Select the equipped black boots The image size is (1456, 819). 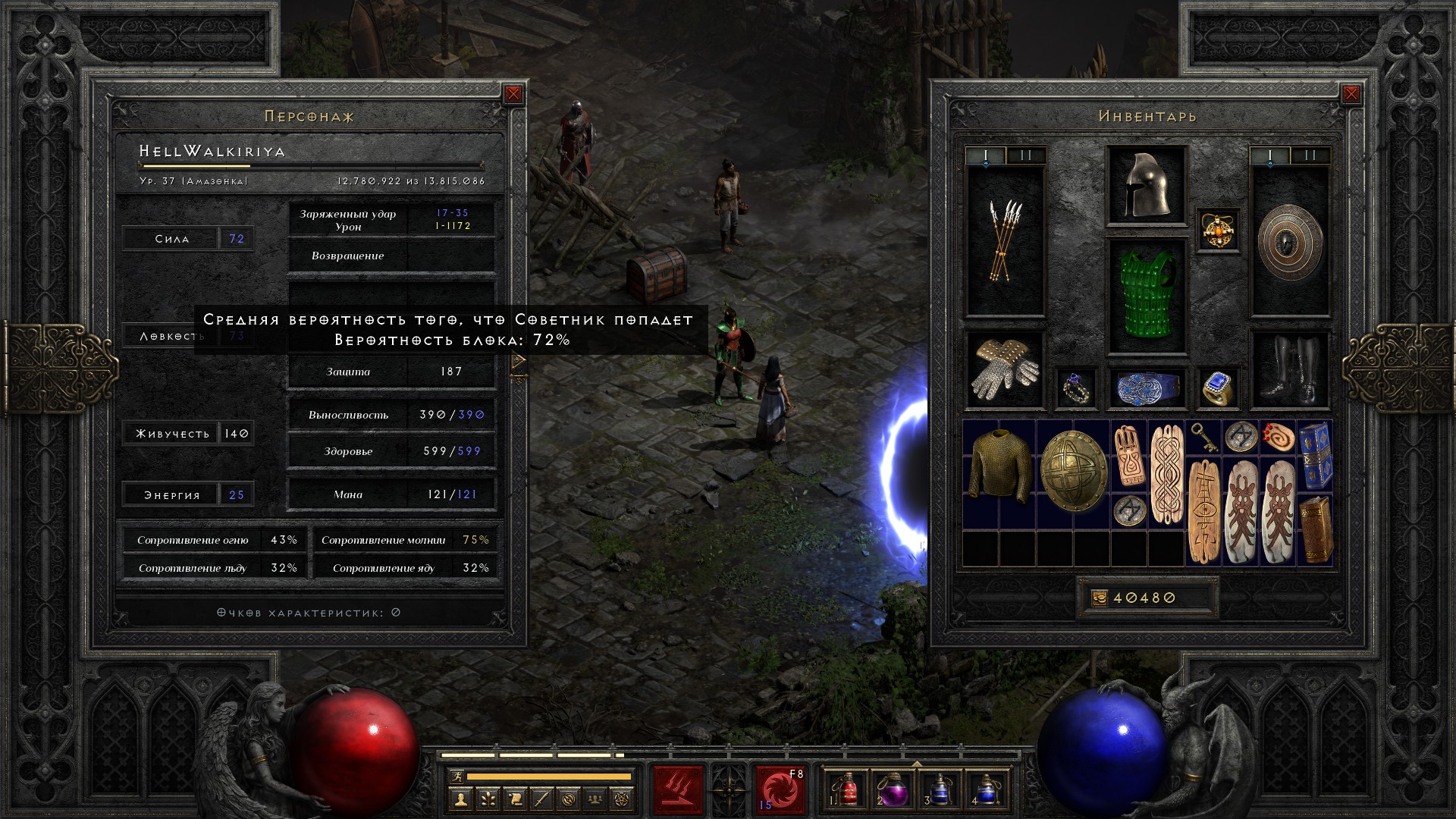(1290, 369)
